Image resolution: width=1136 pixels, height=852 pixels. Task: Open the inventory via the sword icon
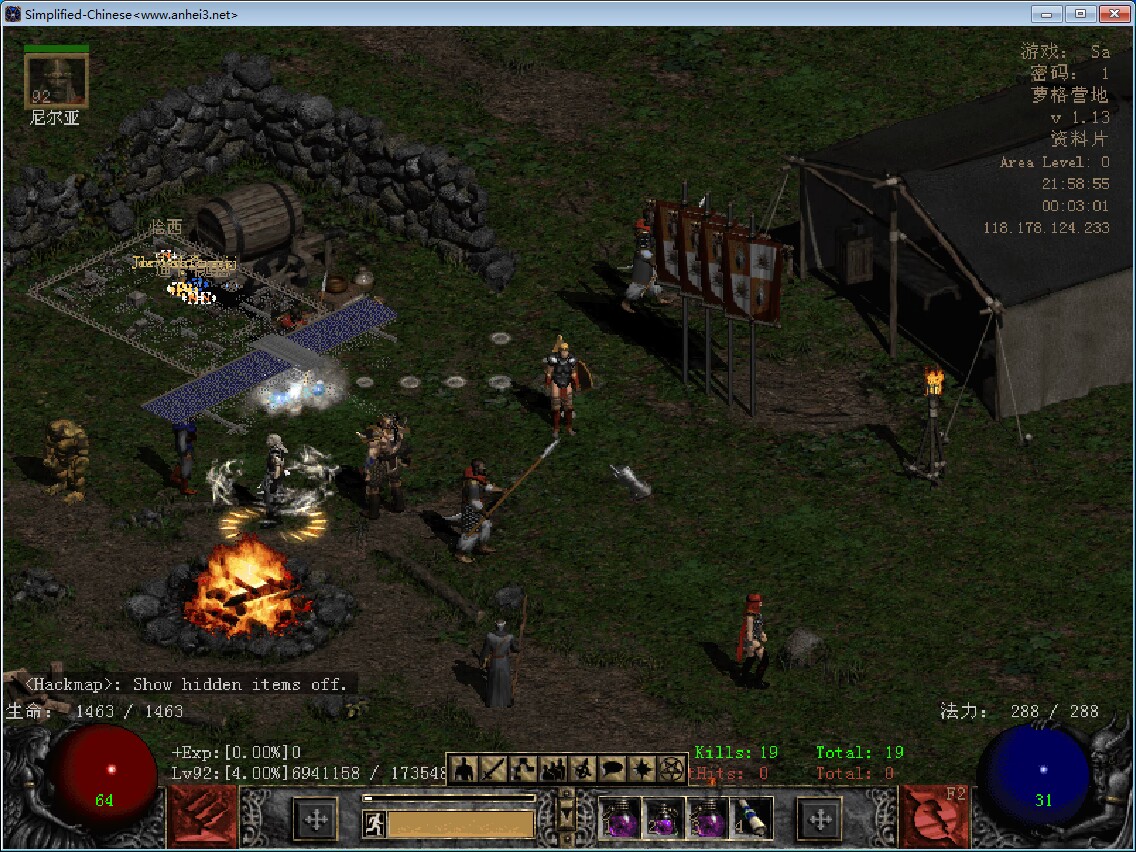pos(493,769)
